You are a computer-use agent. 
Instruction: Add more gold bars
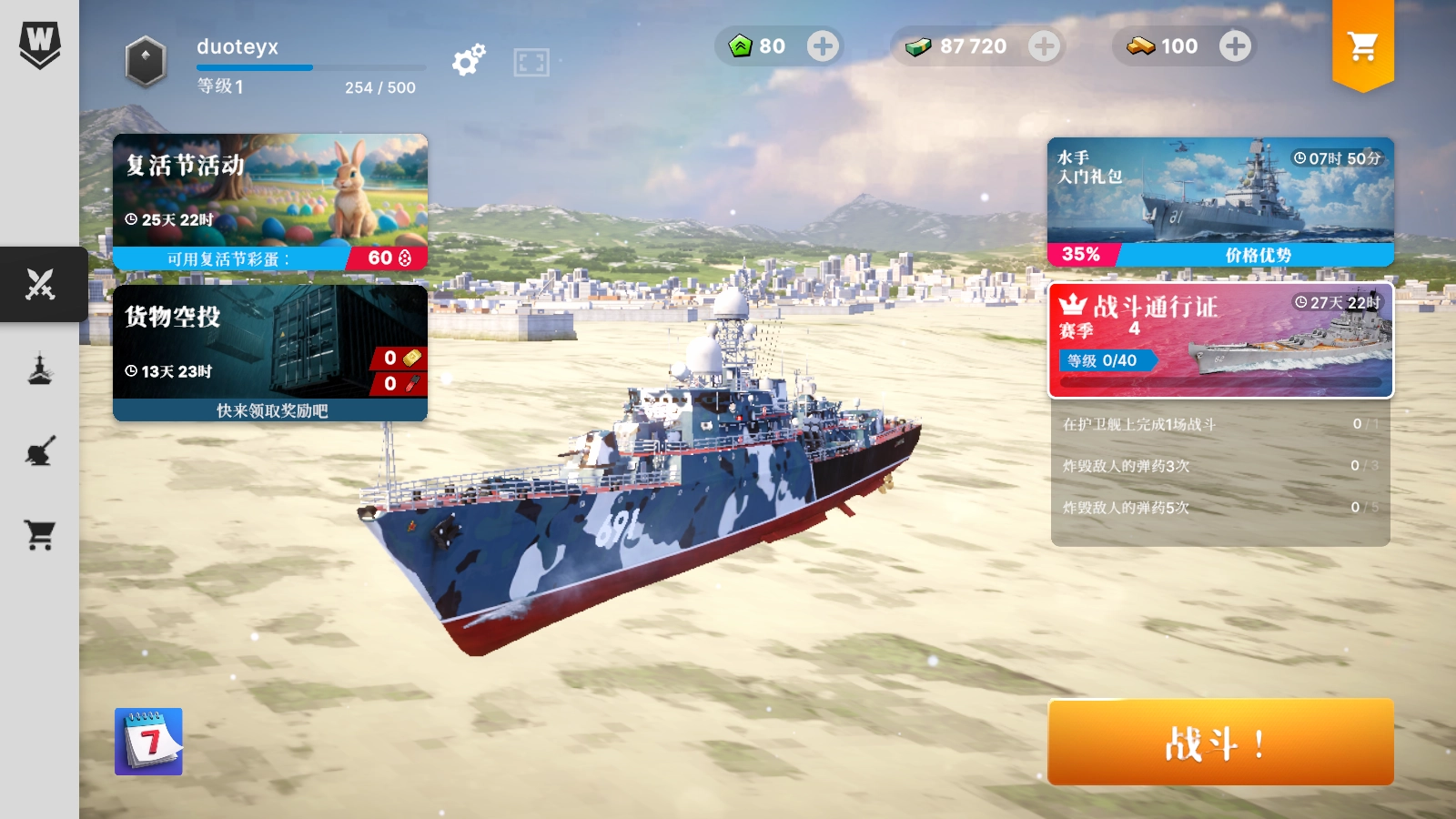click(x=1235, y=46)
